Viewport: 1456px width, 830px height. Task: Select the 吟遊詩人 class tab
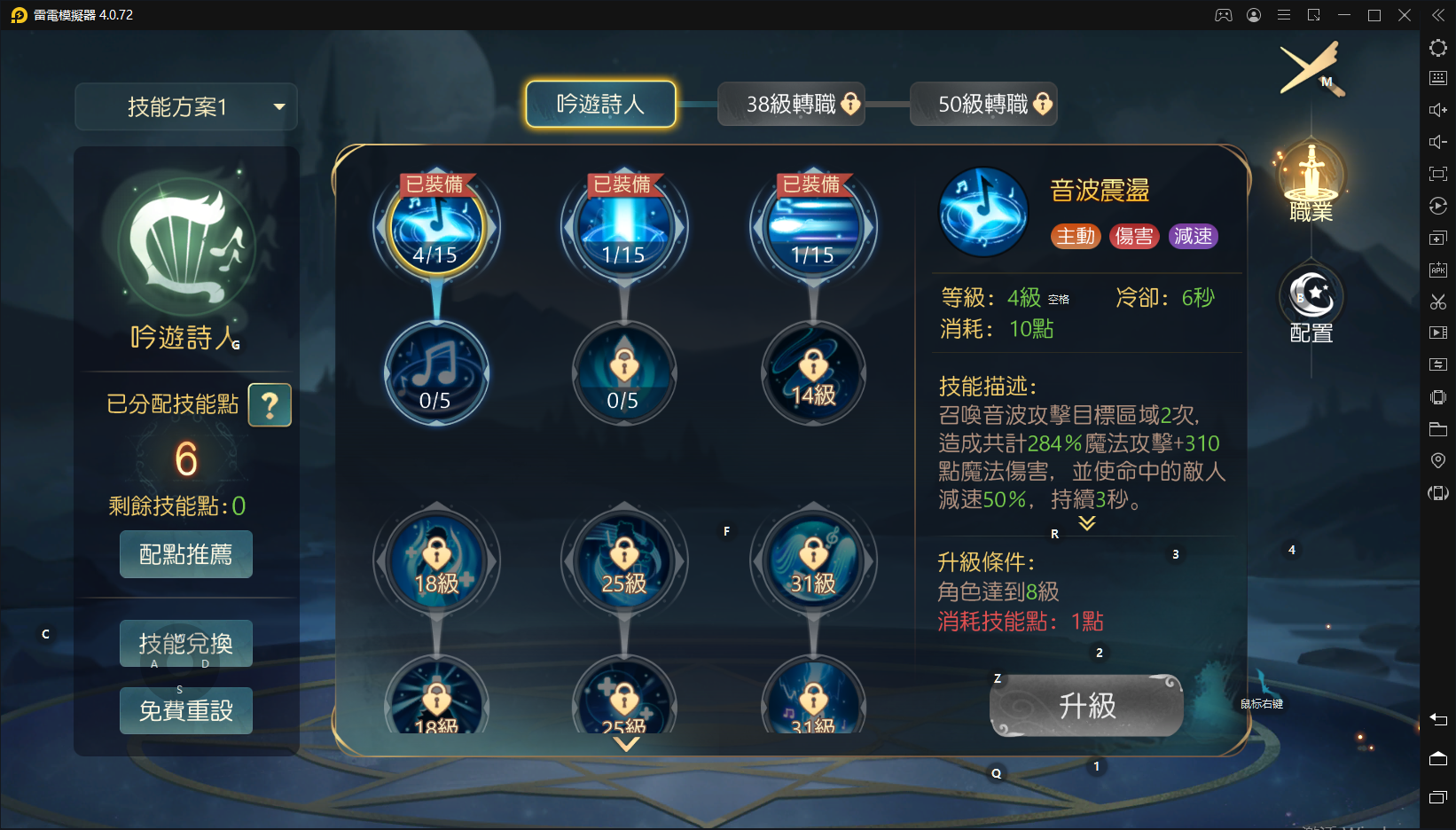(x=600, y=105)
